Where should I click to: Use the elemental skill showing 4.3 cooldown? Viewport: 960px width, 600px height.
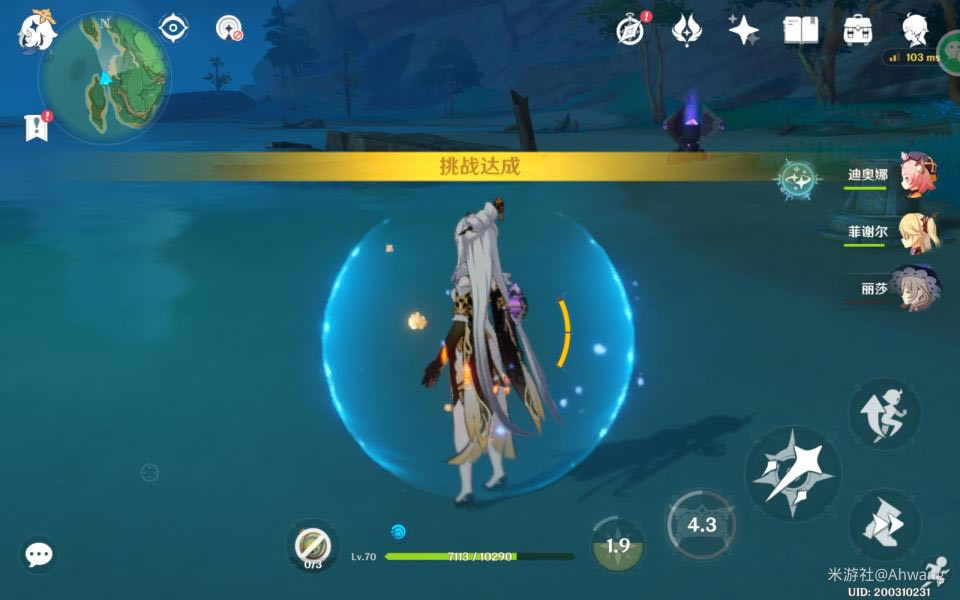tap(702, 524)
